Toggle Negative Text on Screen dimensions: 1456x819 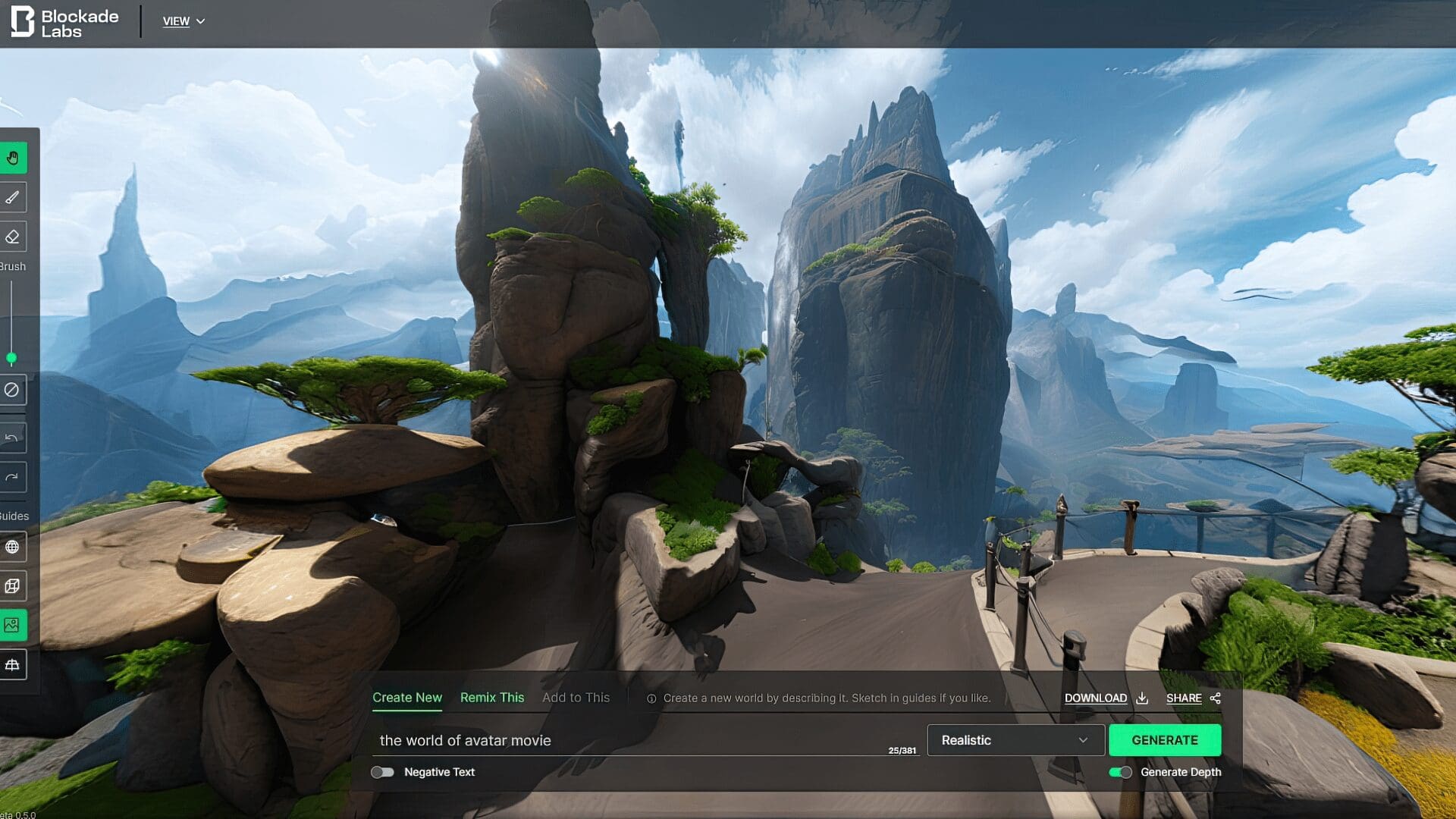click(384, 772)
